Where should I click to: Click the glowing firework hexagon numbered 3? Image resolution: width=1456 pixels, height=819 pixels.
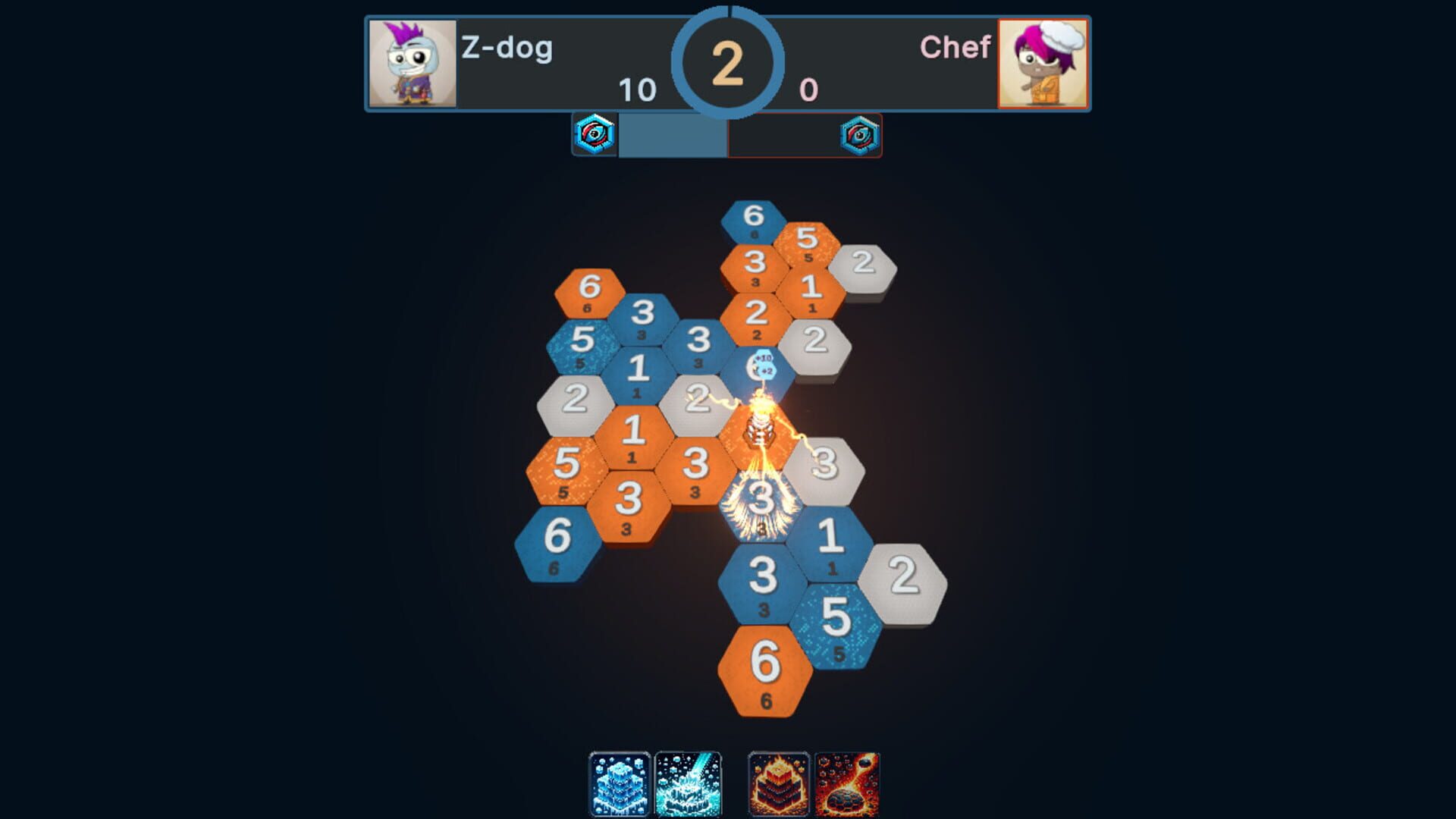(762, 502)
